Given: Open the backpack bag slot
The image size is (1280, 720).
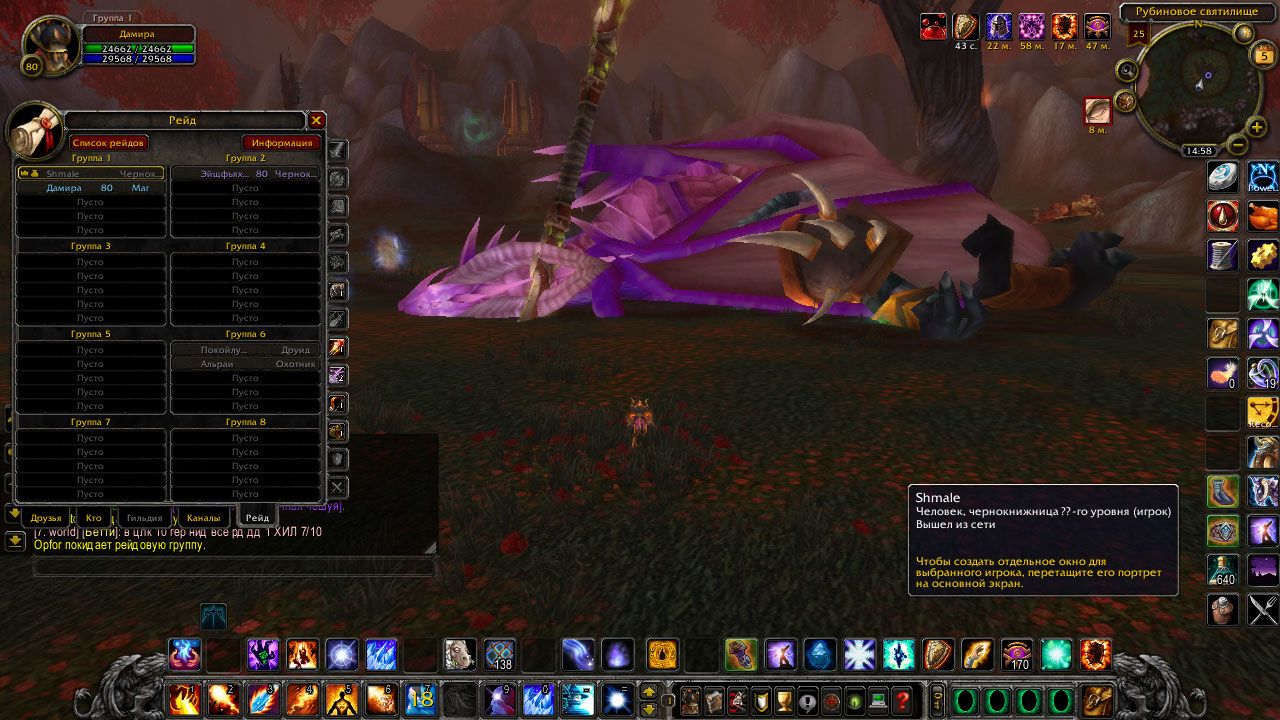Looking at the screenshot, I should (1098, 700).
